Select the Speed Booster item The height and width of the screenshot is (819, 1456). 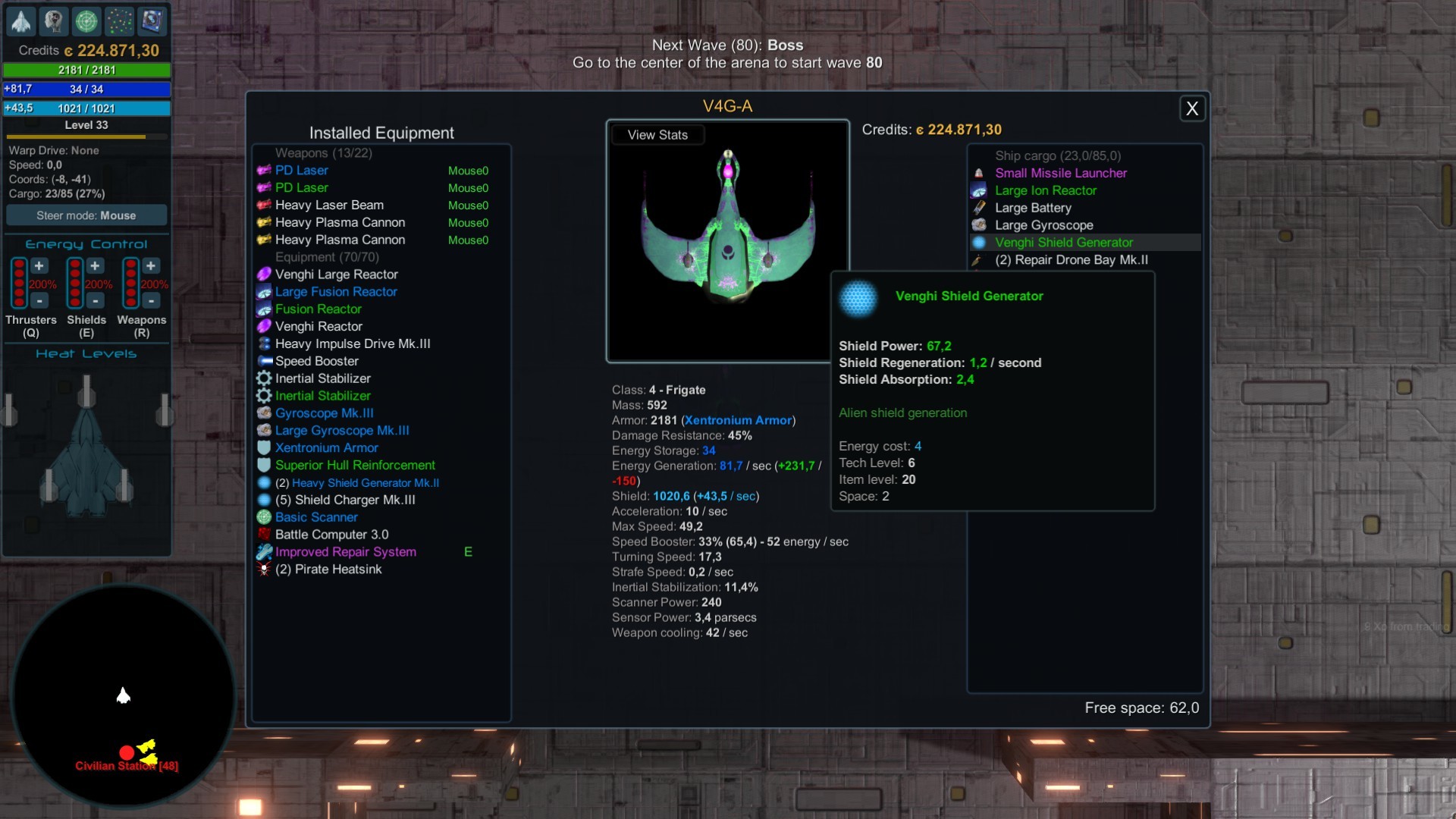tap(316, 361)
